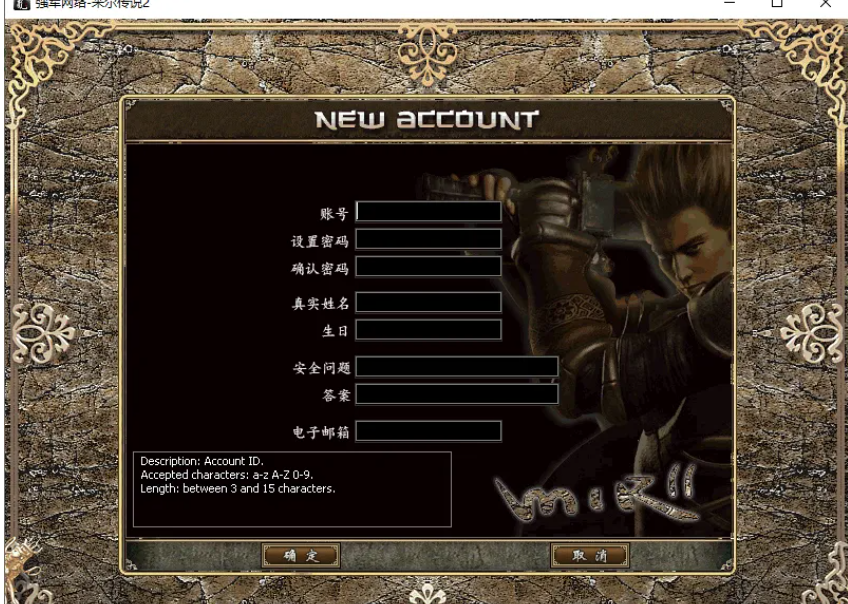848x604 pixels.
Task: Click the 账号 account ID input field
Action: 428,212
